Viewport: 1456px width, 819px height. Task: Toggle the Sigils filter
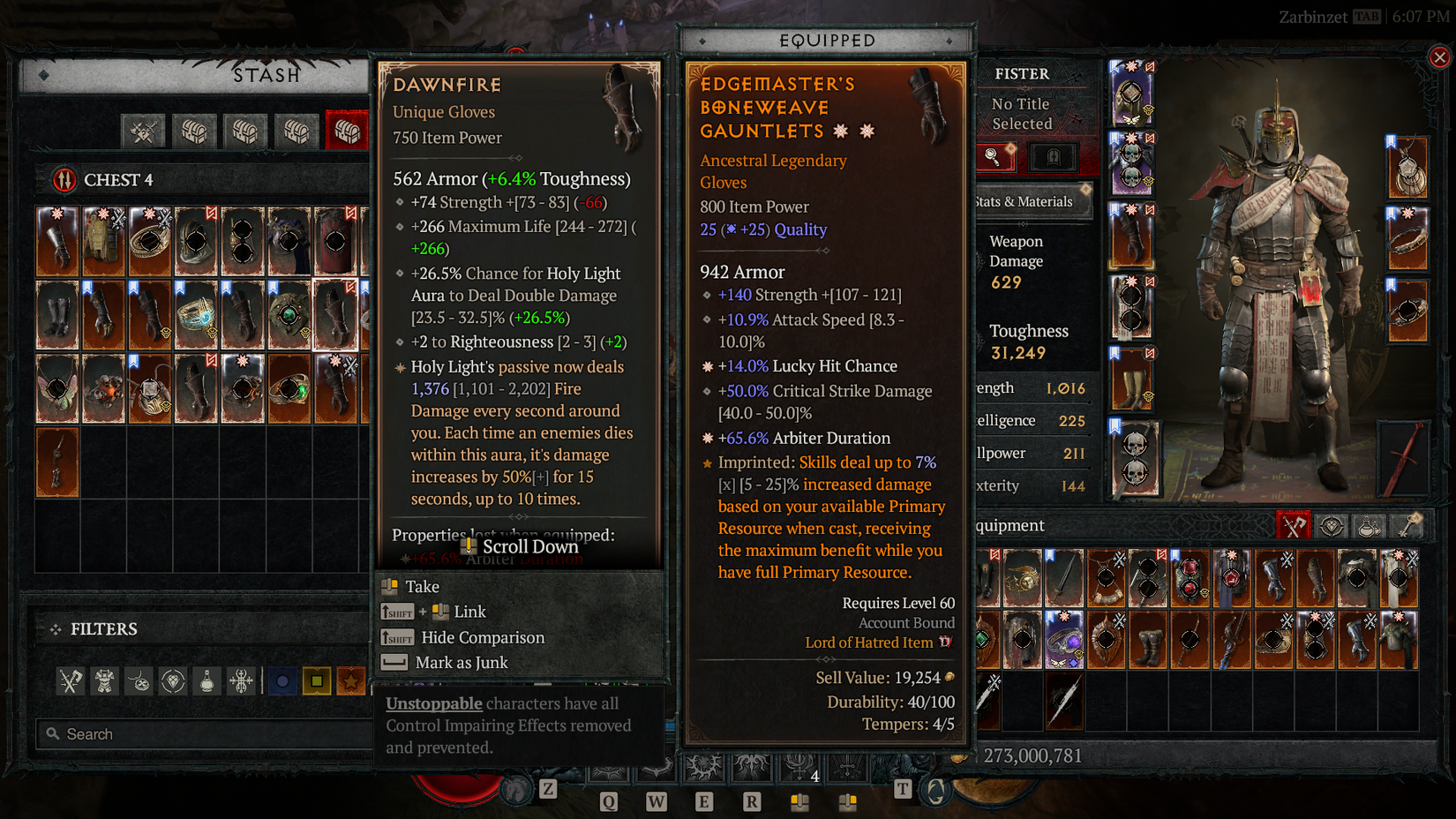click(x=240, y=680)
